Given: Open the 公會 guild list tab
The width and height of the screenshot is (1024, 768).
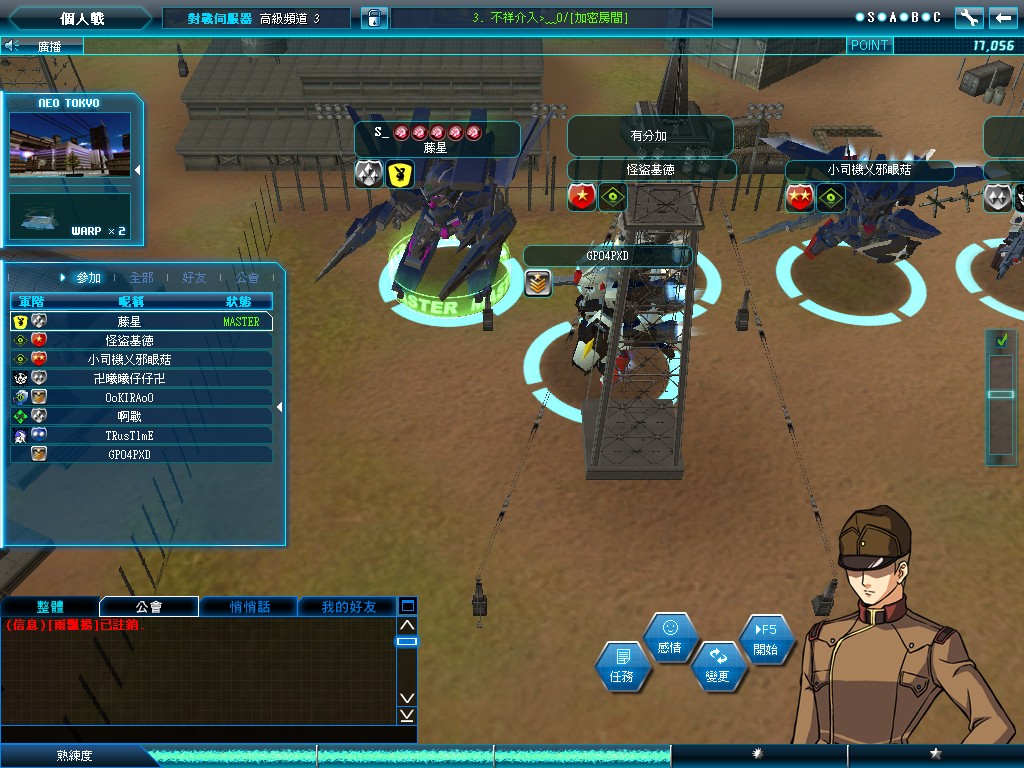Looking at the screenshot, I should [x=247, y=277].
